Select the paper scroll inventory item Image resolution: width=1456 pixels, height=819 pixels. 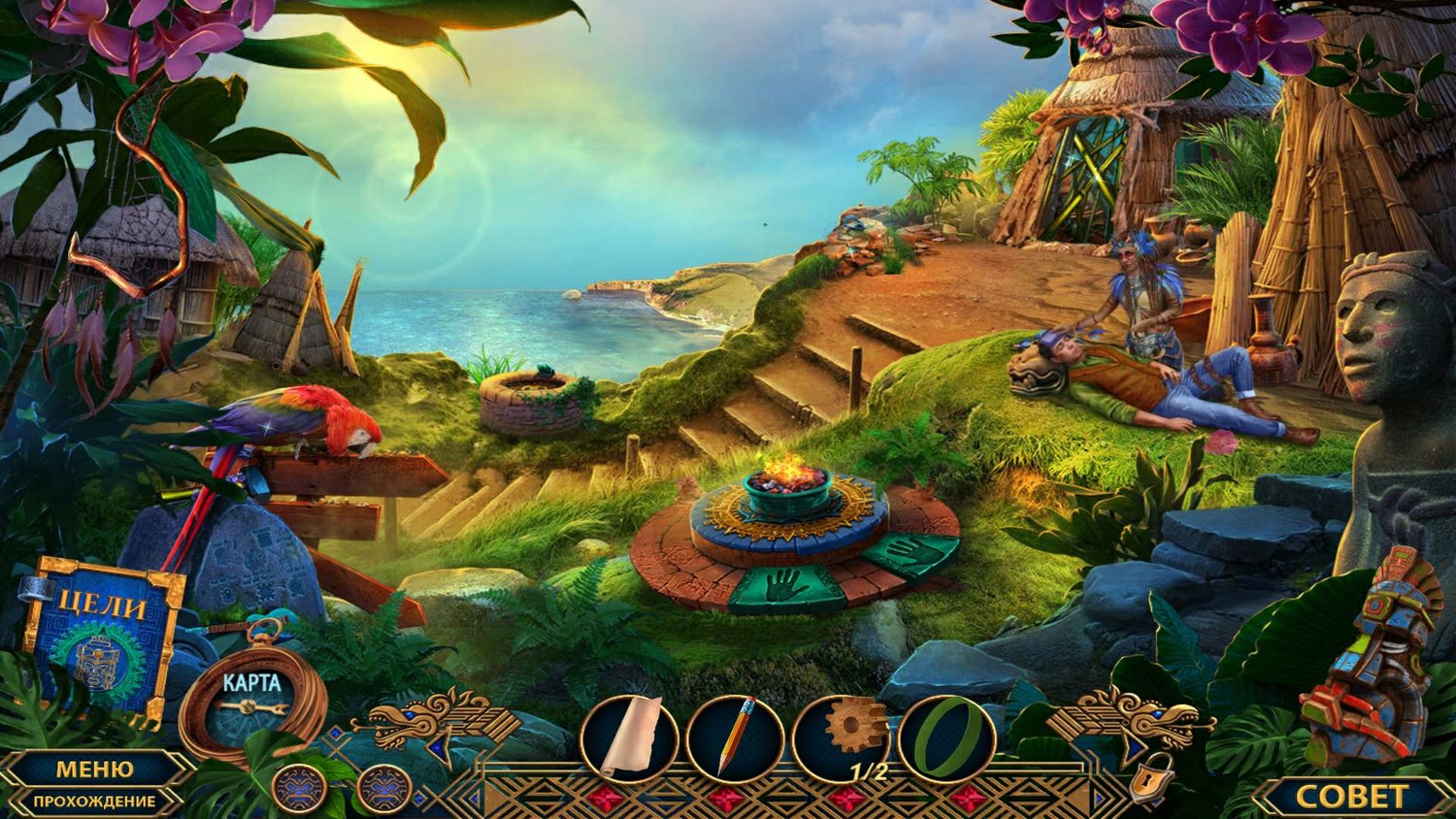(630, 738)
